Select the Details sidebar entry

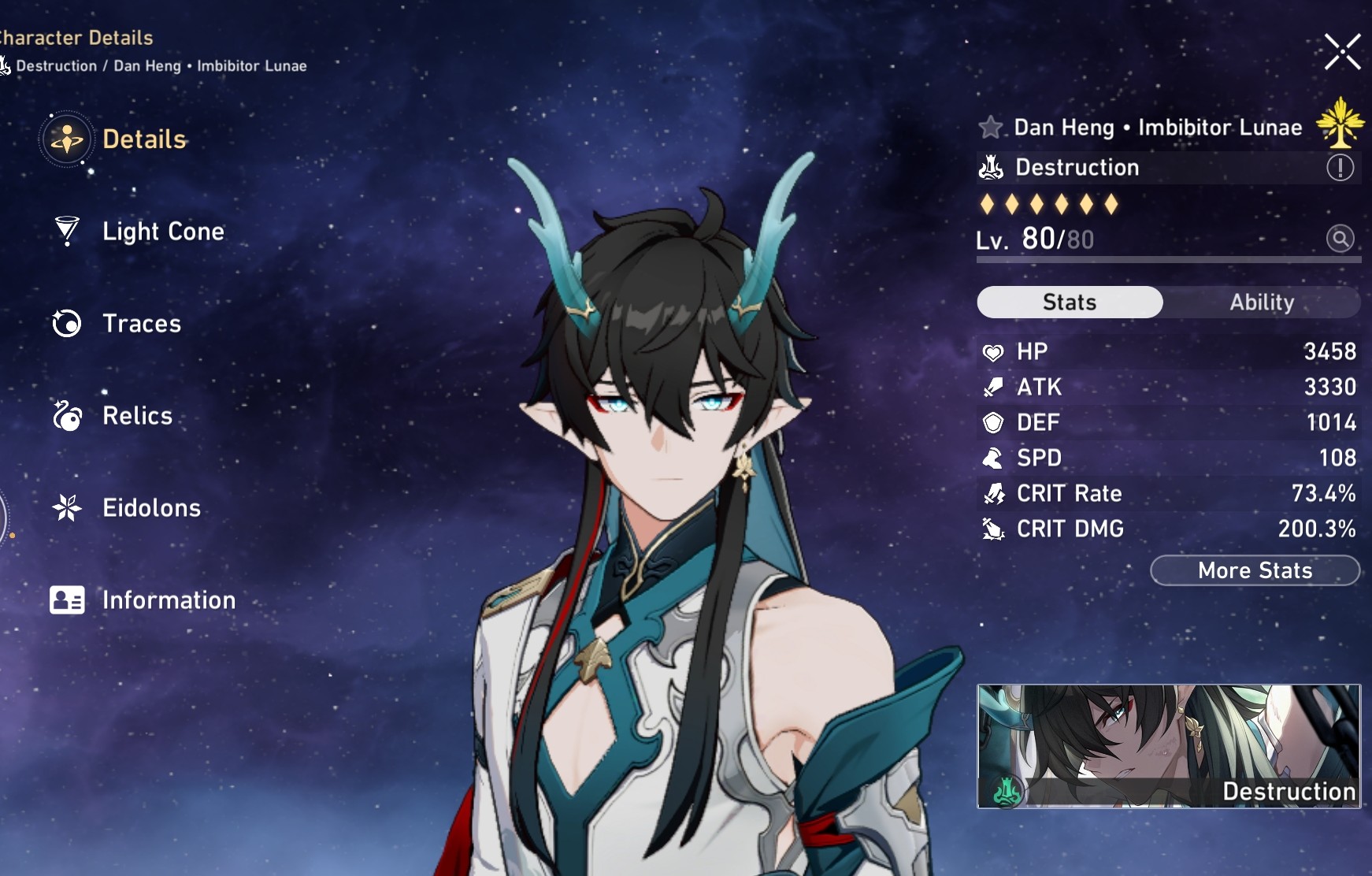pos(144,139)
